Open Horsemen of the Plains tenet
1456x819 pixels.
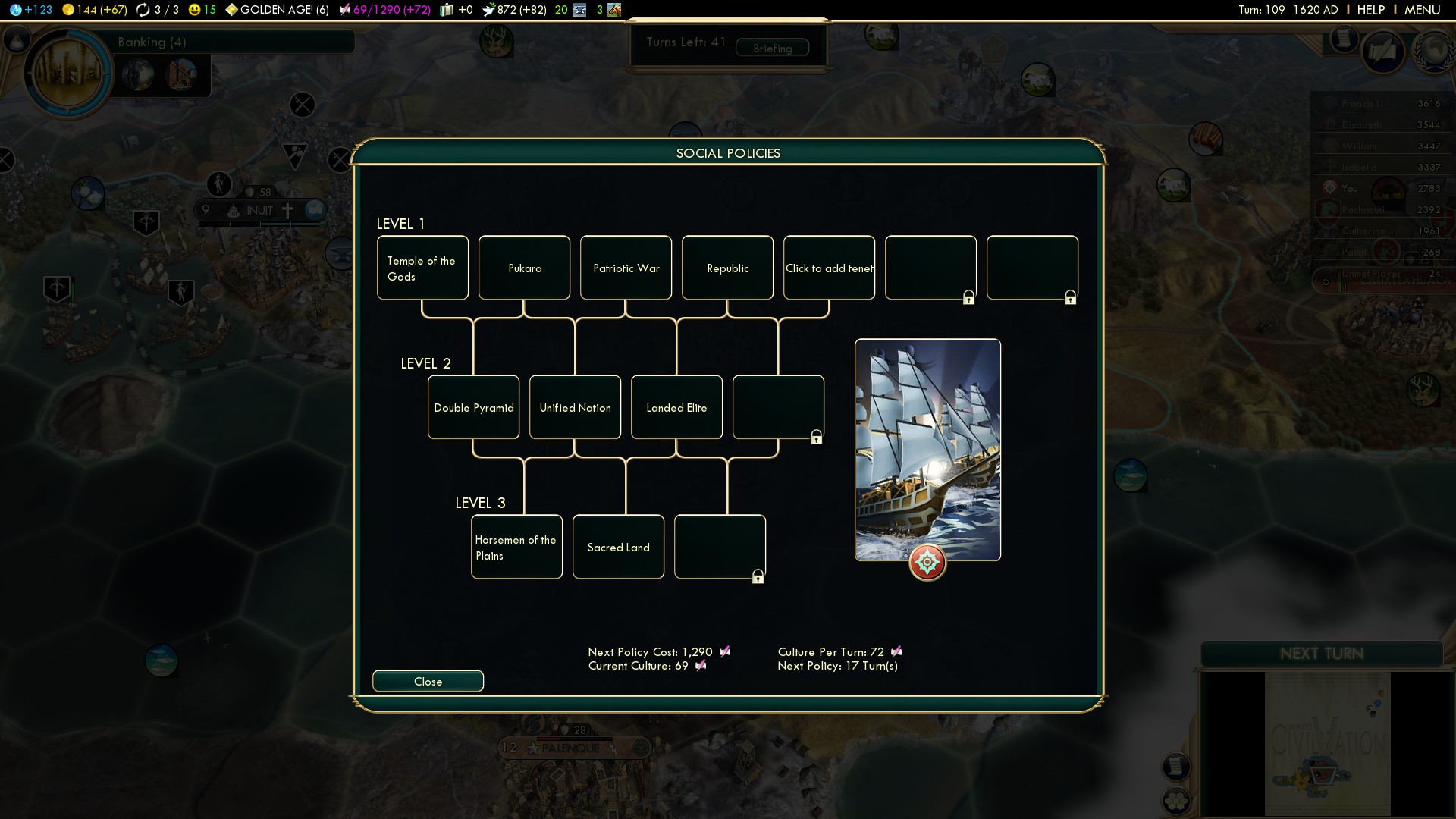point(516,547)
